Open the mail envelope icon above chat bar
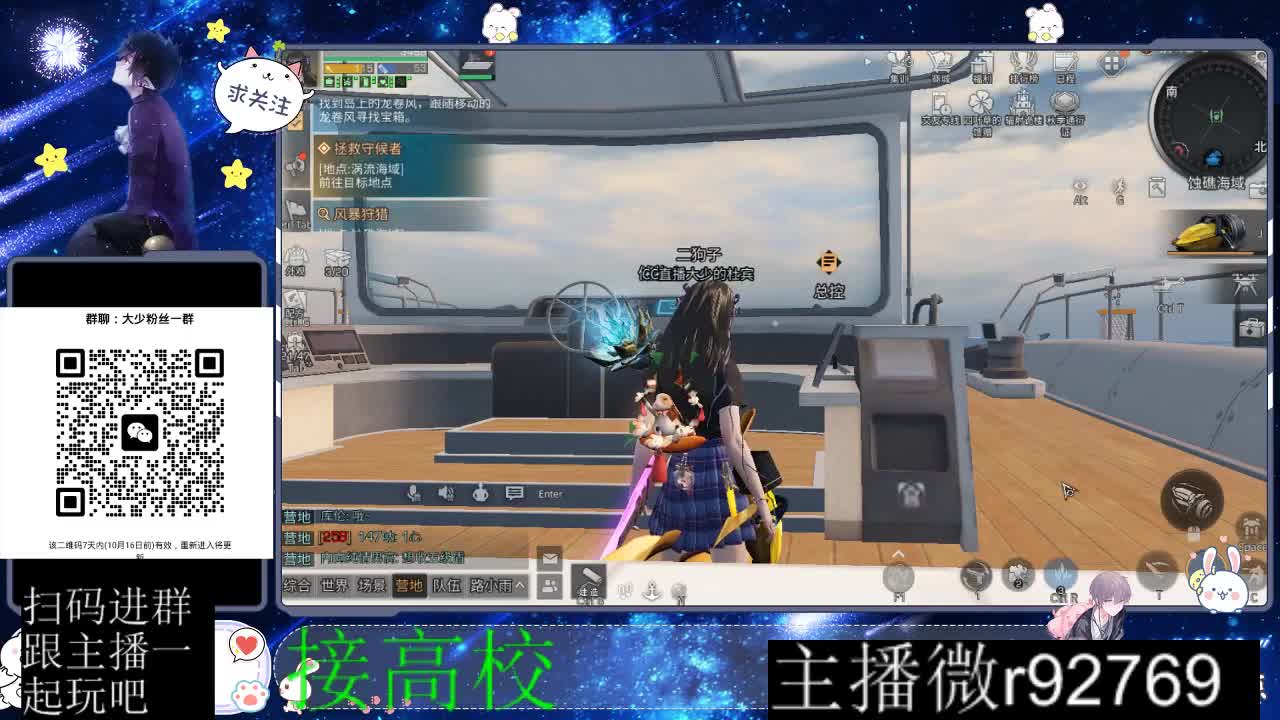 pyautogui.click(x=549, y=557)
